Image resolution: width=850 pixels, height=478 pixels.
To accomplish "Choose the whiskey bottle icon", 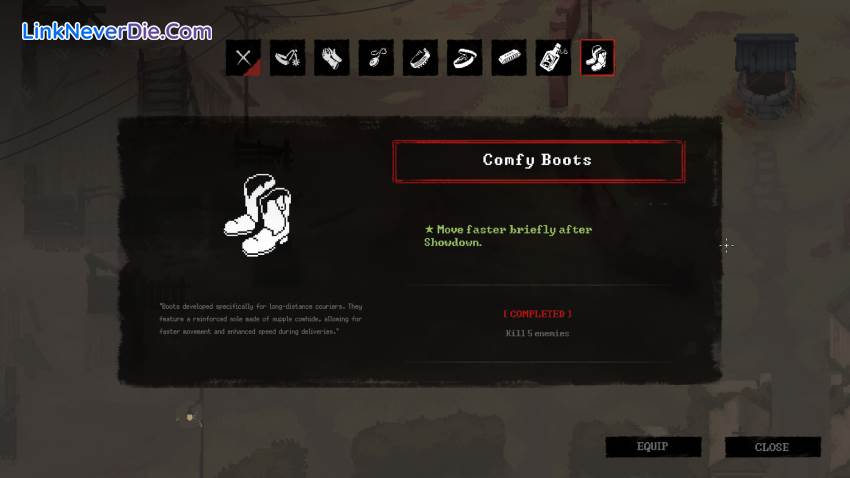I will click(553, 58).
